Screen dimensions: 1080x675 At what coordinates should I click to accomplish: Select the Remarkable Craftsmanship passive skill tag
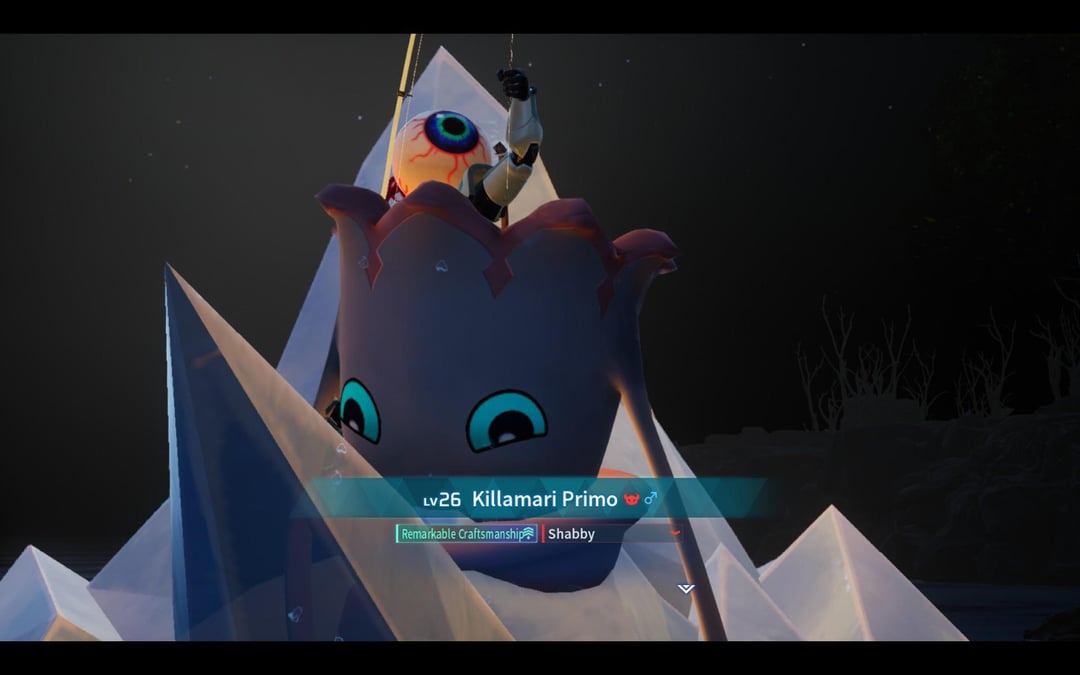pos(467,534)
